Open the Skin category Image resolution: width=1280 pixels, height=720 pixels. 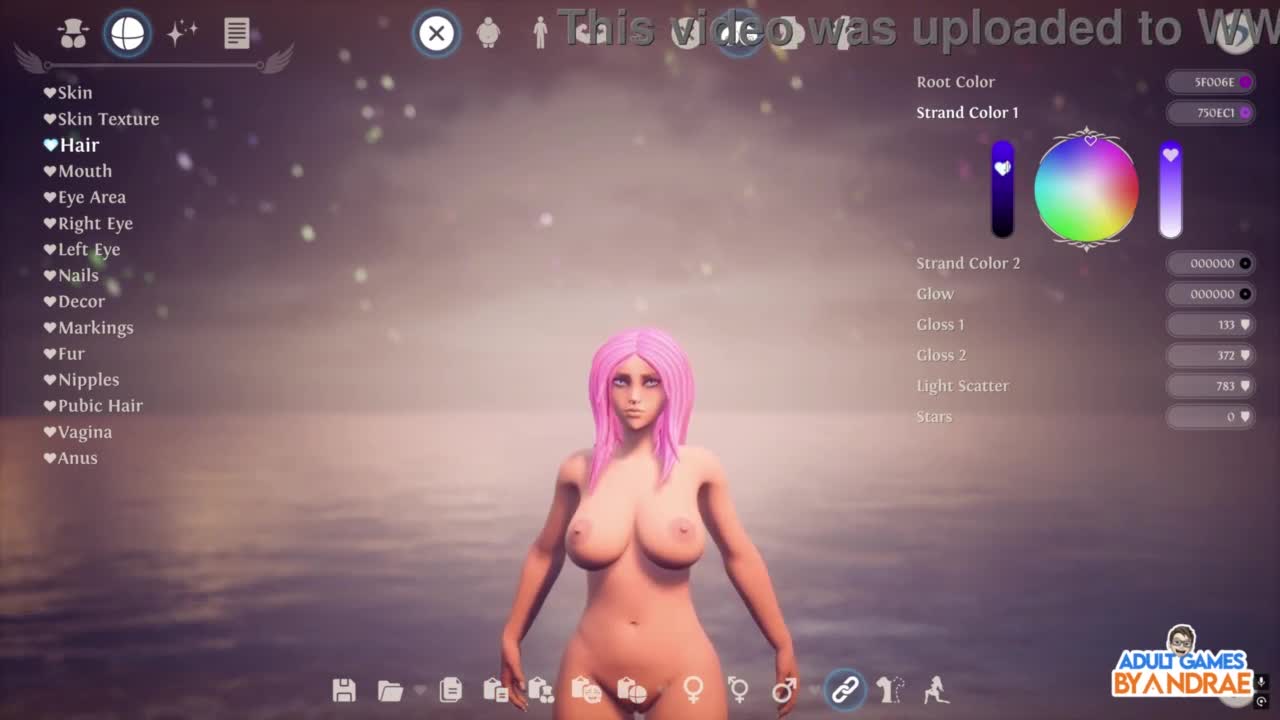tap(74, 93)
